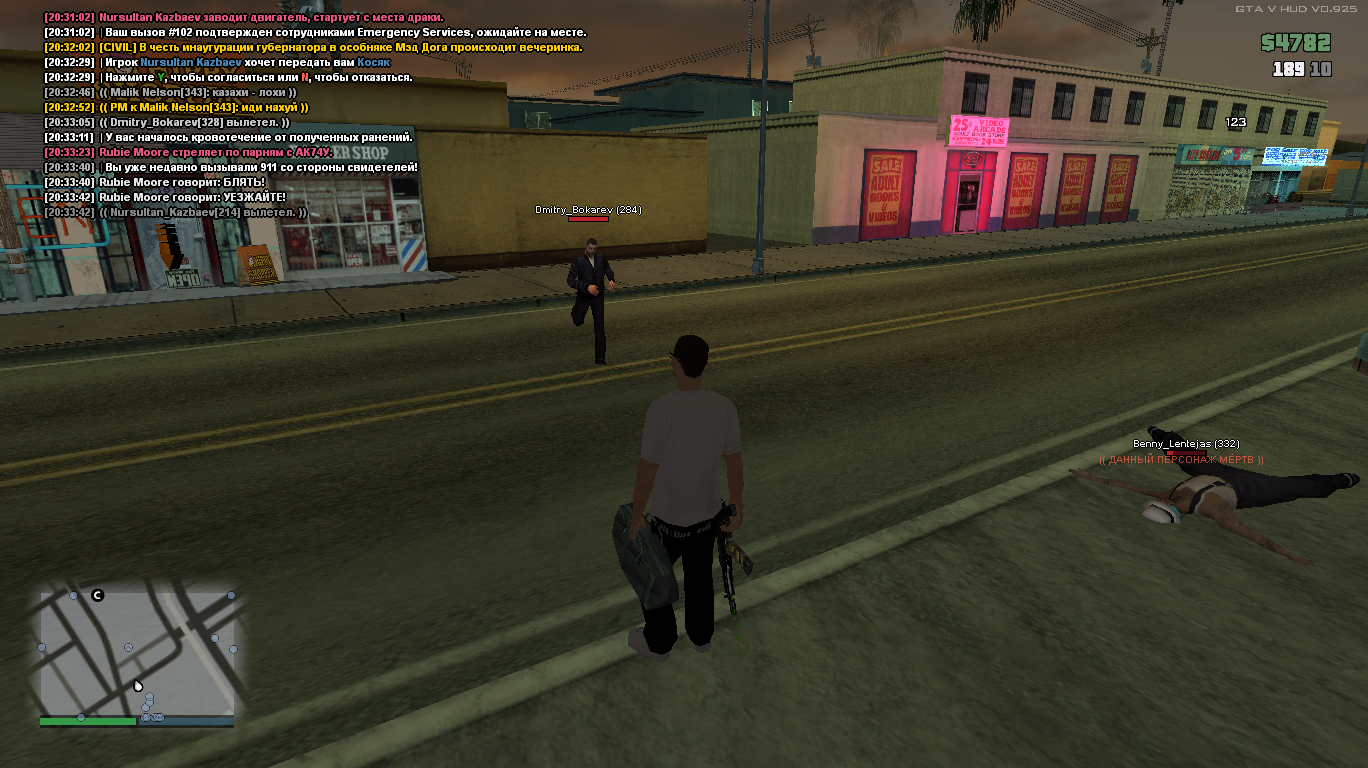The height and width of the screenshot is (768, 1368).
Task: Click the yellow [CIVIL] announcement chat message
Action: [x=313, y=47]
